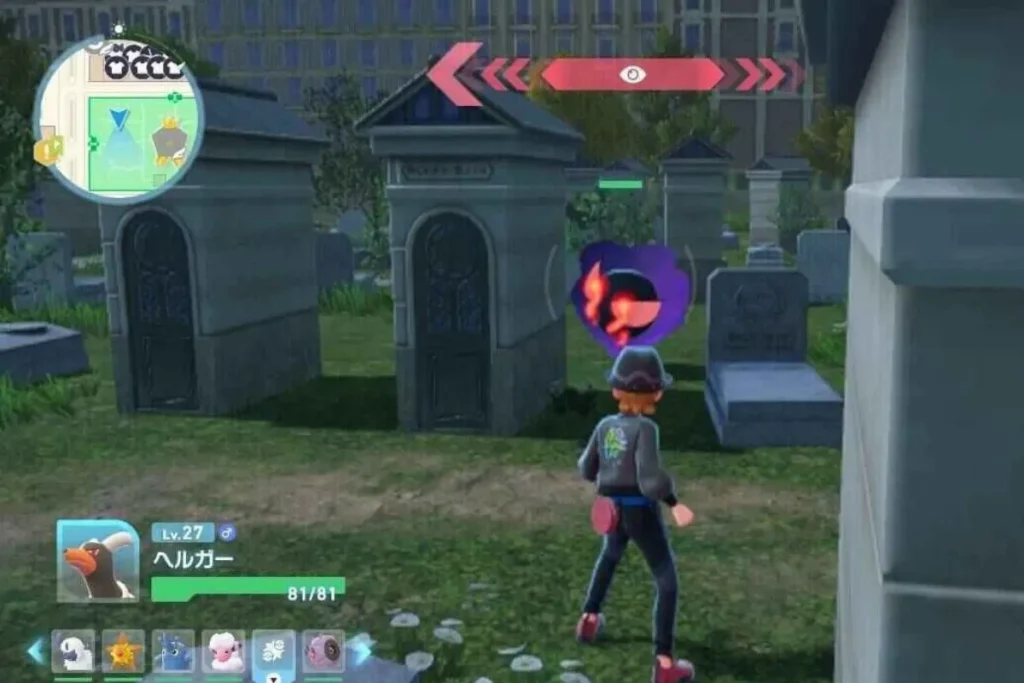Click the yellow exclamation marker on minimap edge
1024x683 pixels.
(x=46, y=150)
